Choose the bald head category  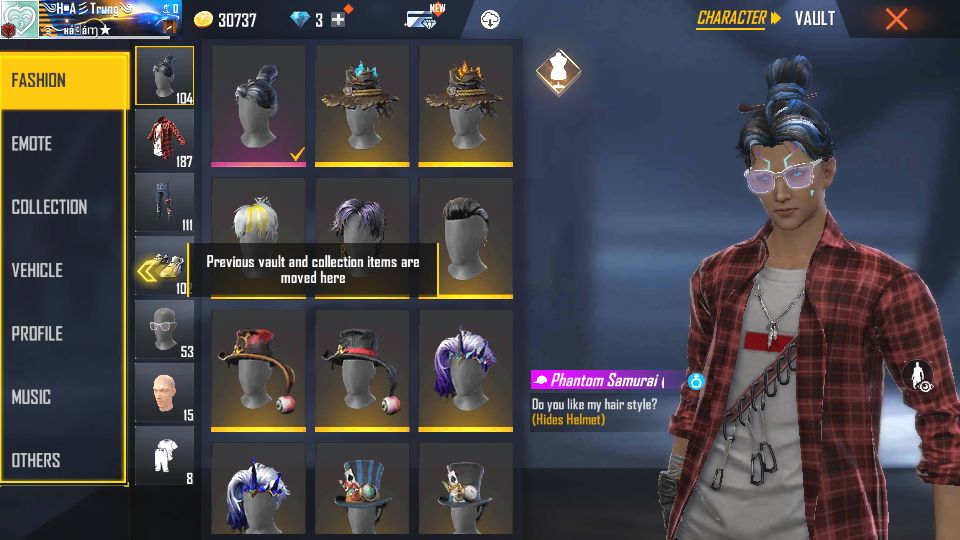164,392
